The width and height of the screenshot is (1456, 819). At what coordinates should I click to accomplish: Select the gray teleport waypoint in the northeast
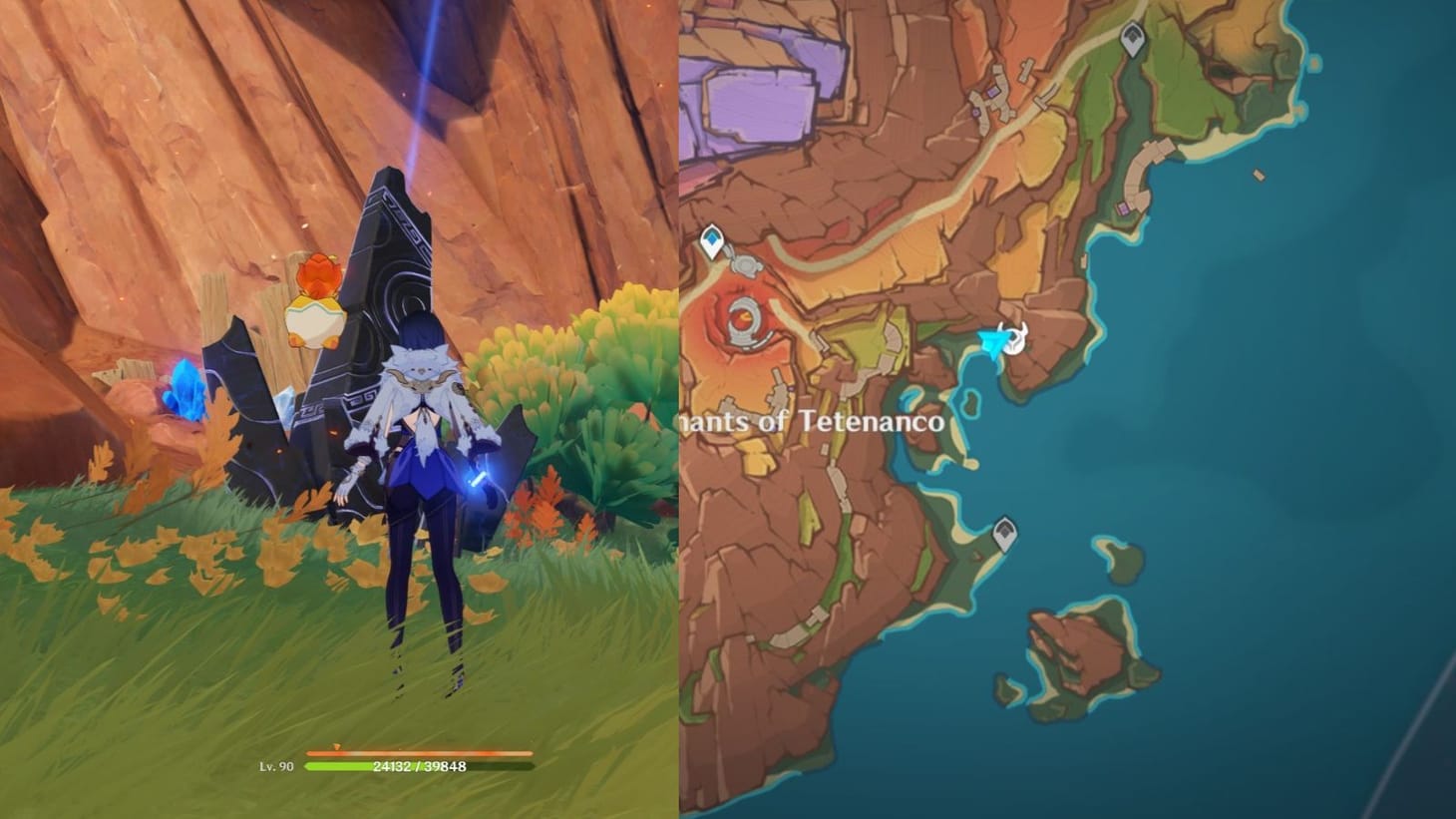pyautogui.click(x=1132, y=38)
